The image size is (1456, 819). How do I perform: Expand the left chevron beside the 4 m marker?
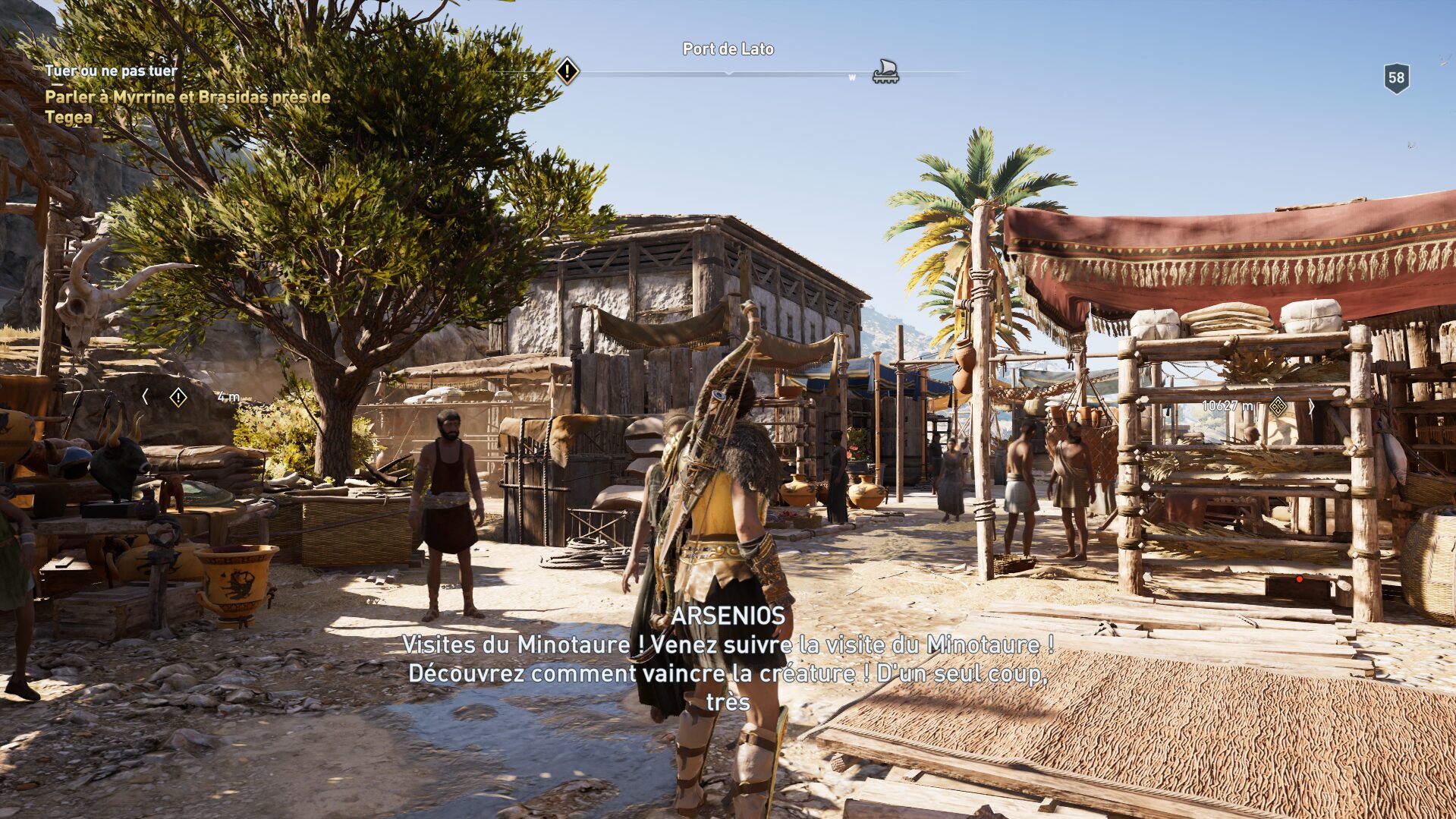[x=144, y=396]
